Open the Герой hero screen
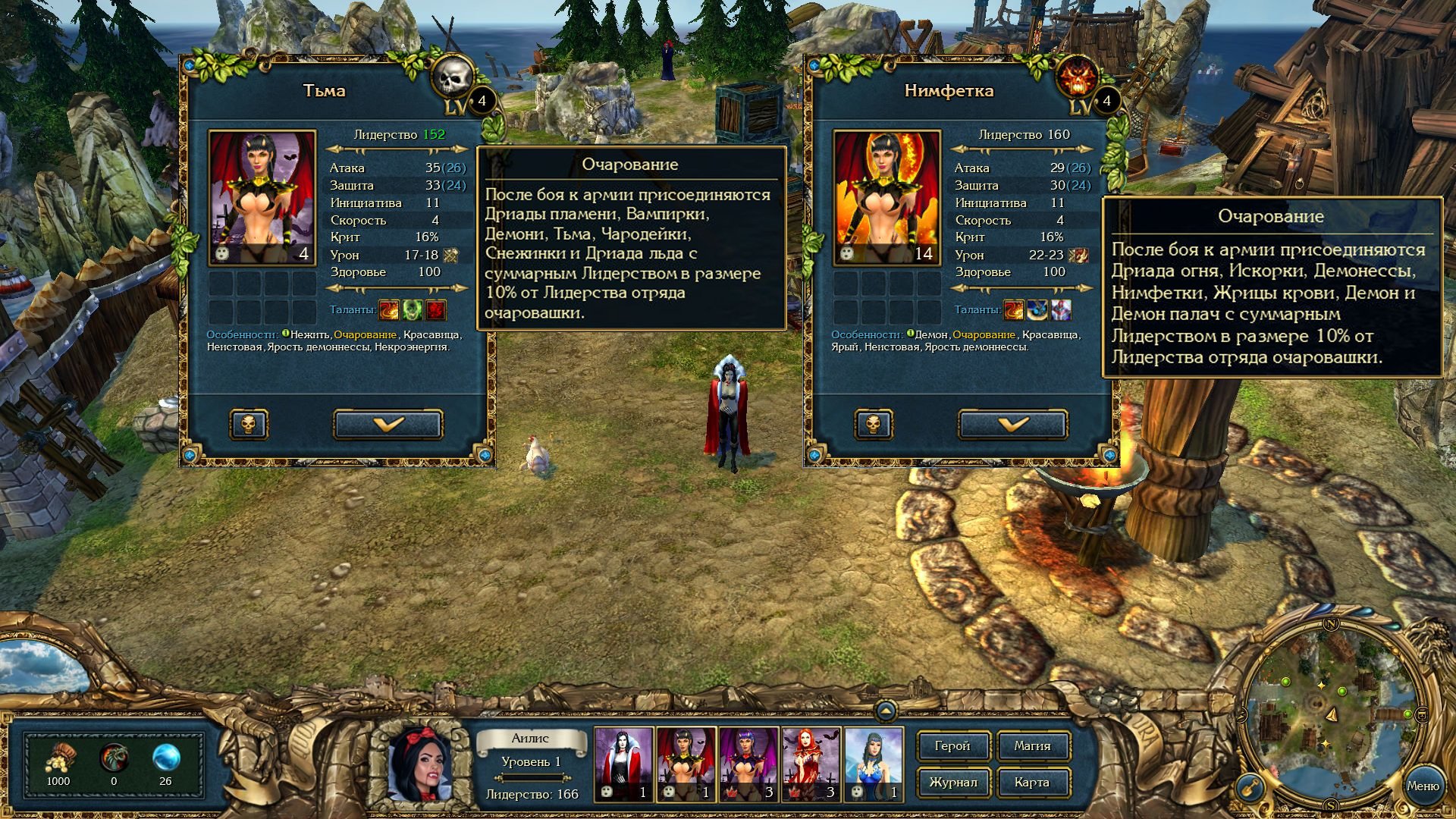Screen dimensions: 1456x819 coord(952,746)
